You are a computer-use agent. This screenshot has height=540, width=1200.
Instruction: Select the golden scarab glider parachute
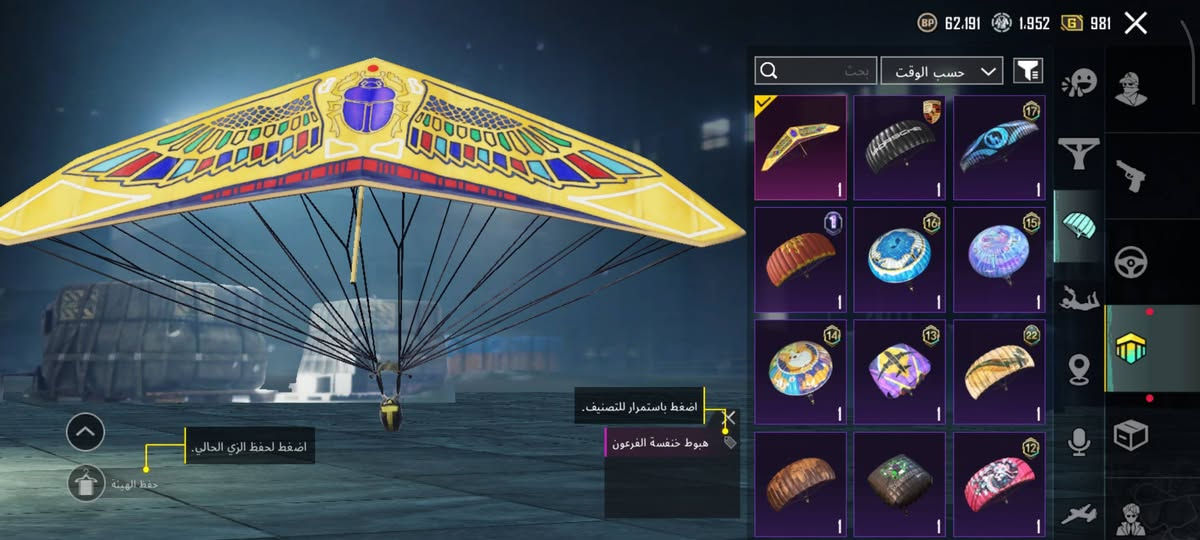pos(800,147)
